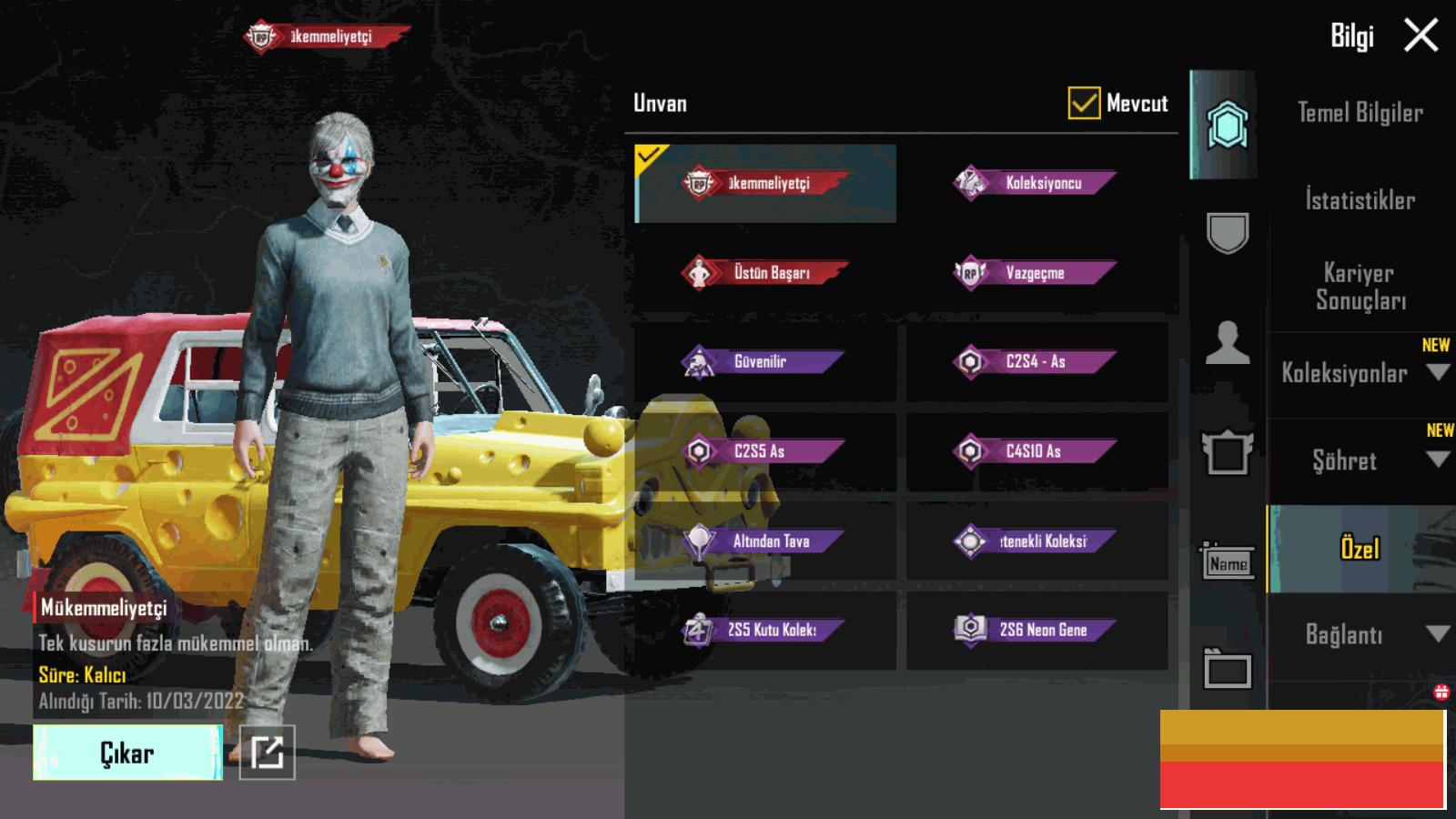Select the Vazgeçme title

tap(1036, 272)
